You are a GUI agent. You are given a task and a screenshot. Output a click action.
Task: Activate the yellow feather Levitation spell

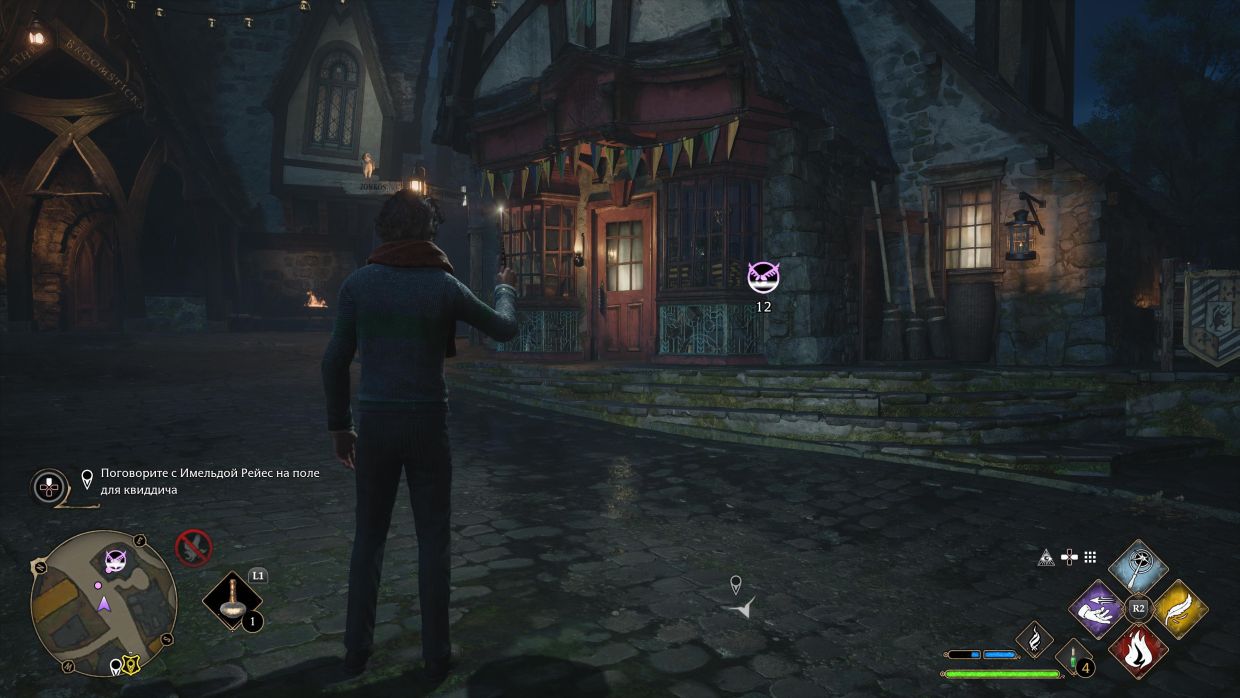(x=1178, y=609)
